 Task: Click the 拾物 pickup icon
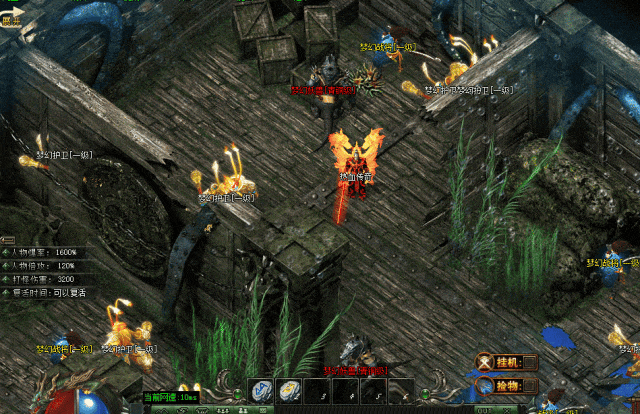[485, 384]
